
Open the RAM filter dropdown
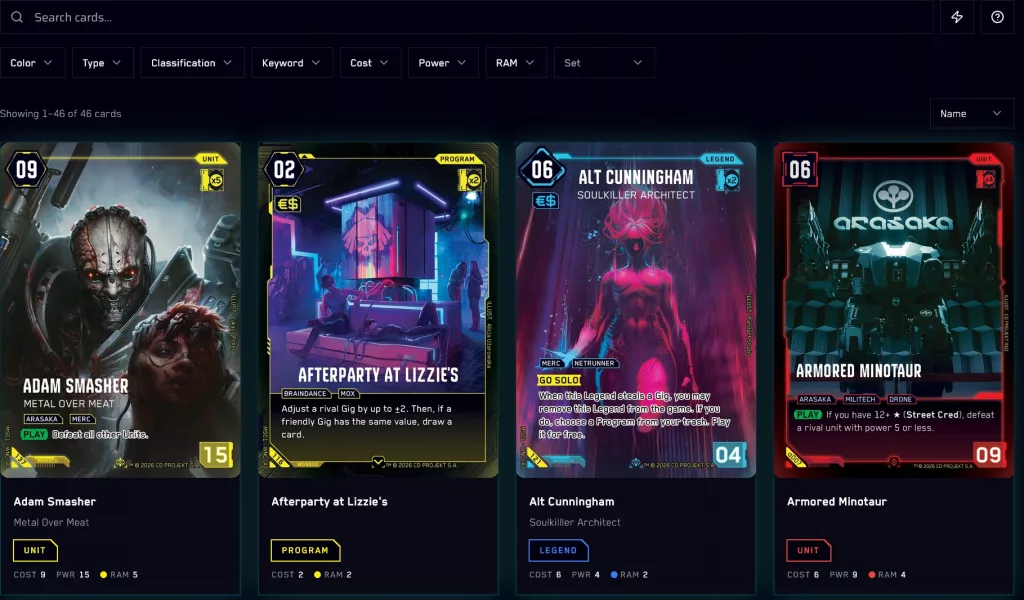(516, 63)
